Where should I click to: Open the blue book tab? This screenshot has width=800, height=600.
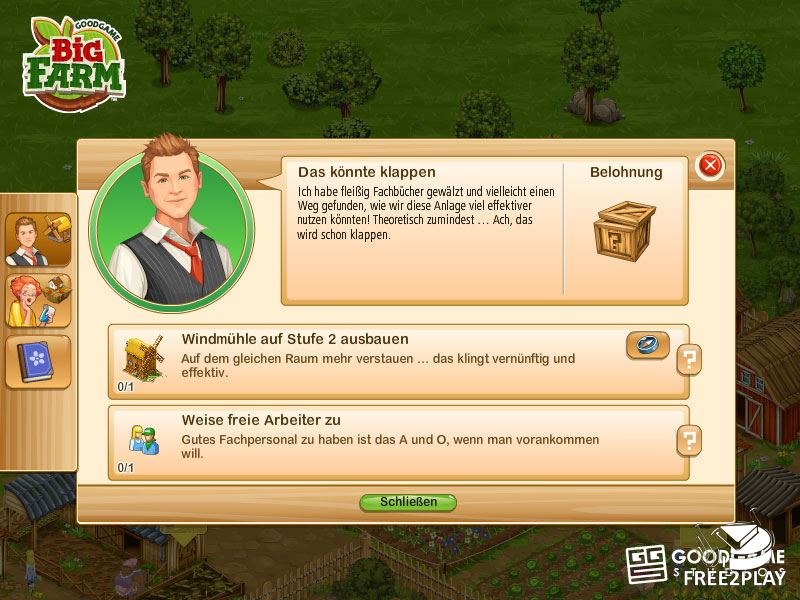[38, 361]
